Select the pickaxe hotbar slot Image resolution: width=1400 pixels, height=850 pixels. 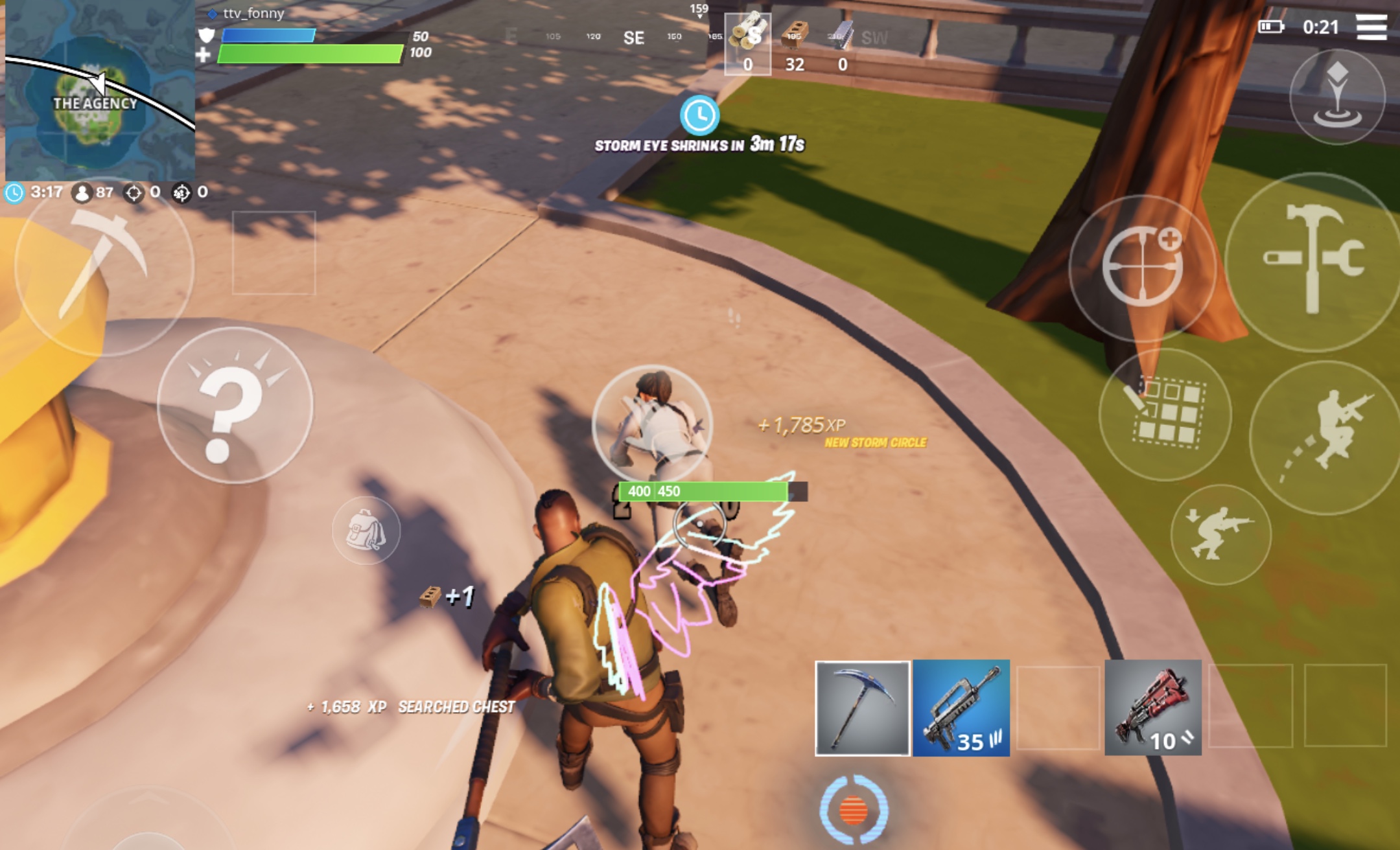tap(862, 707)
